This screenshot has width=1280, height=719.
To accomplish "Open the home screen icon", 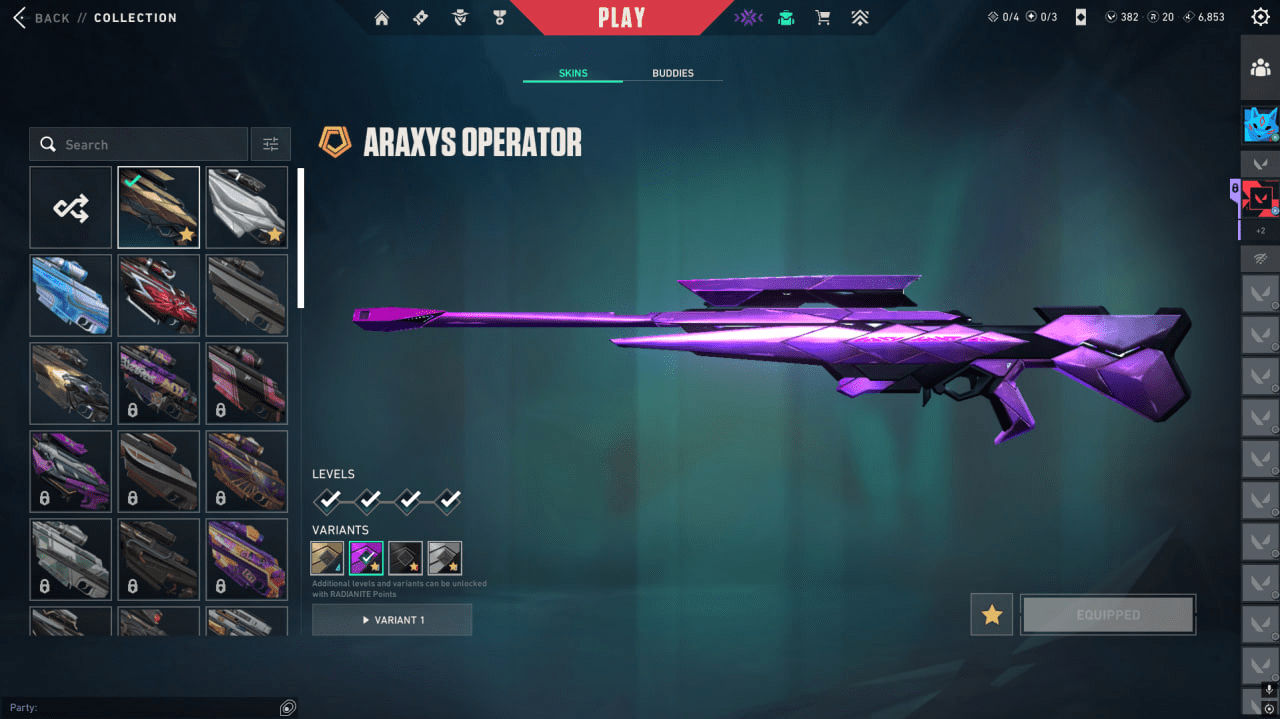I will coord(381,17).
